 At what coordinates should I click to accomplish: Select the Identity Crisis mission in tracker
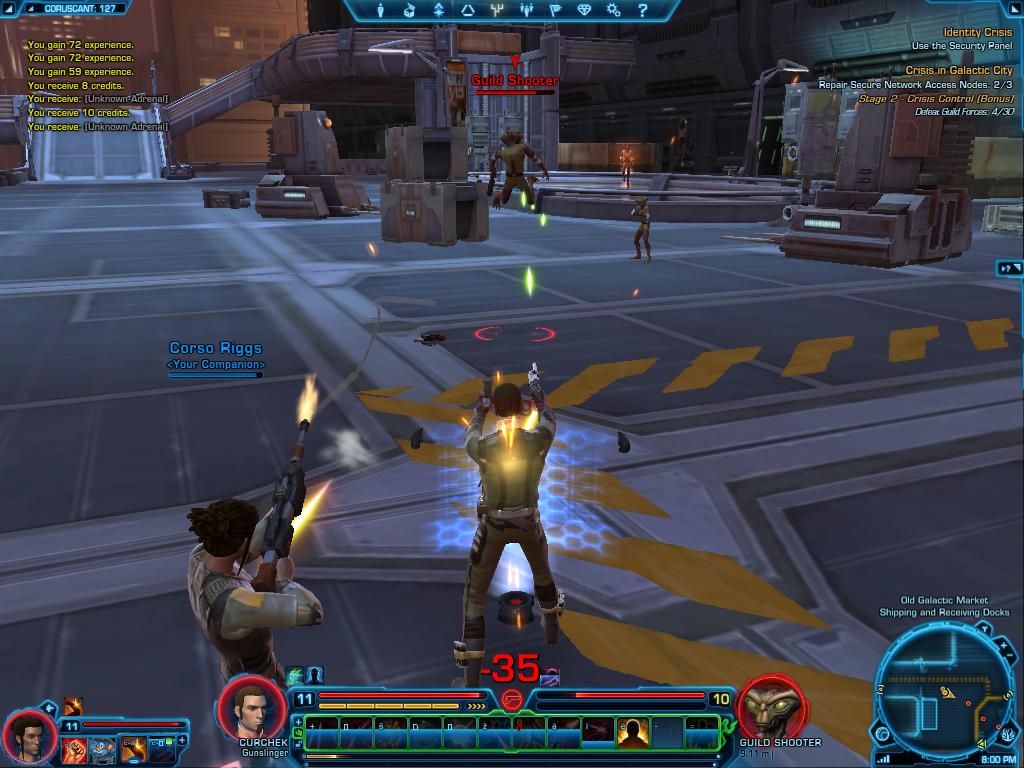coord(976,33)
